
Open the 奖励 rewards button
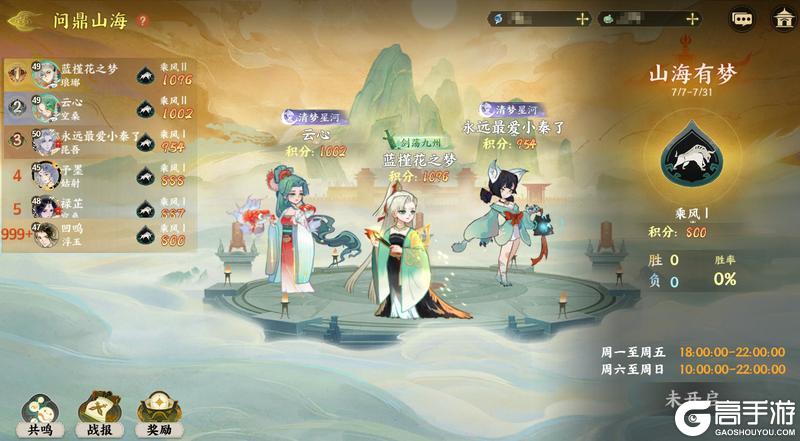pos(158,410)
